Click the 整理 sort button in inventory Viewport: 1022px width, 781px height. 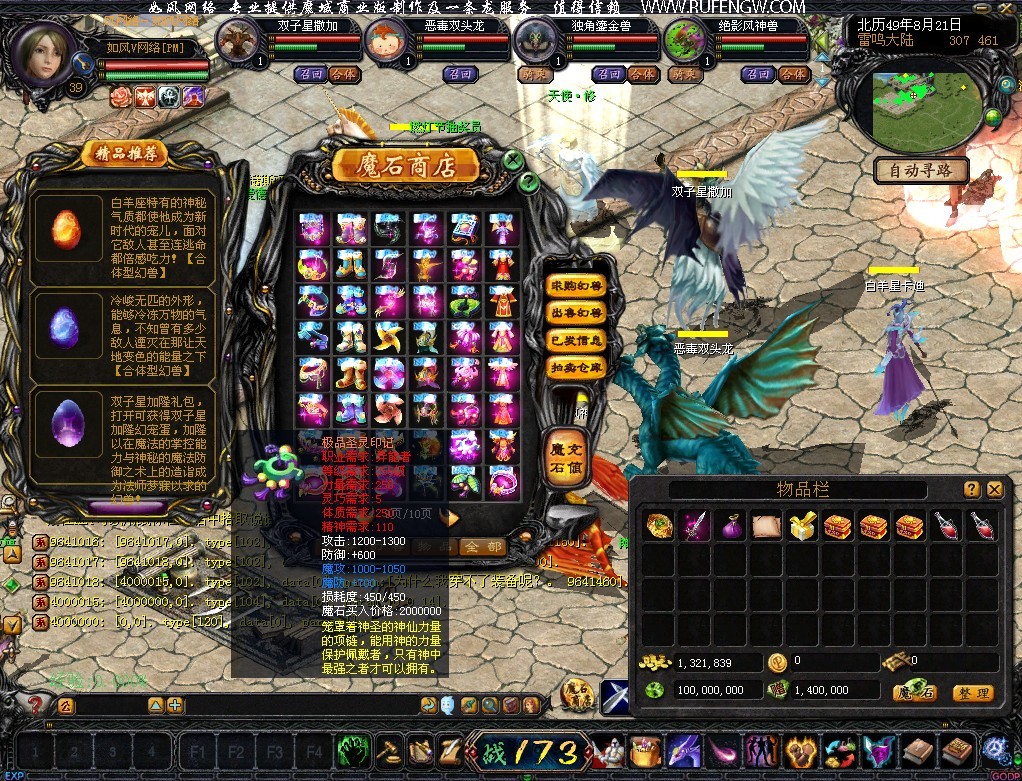[971, 692]
